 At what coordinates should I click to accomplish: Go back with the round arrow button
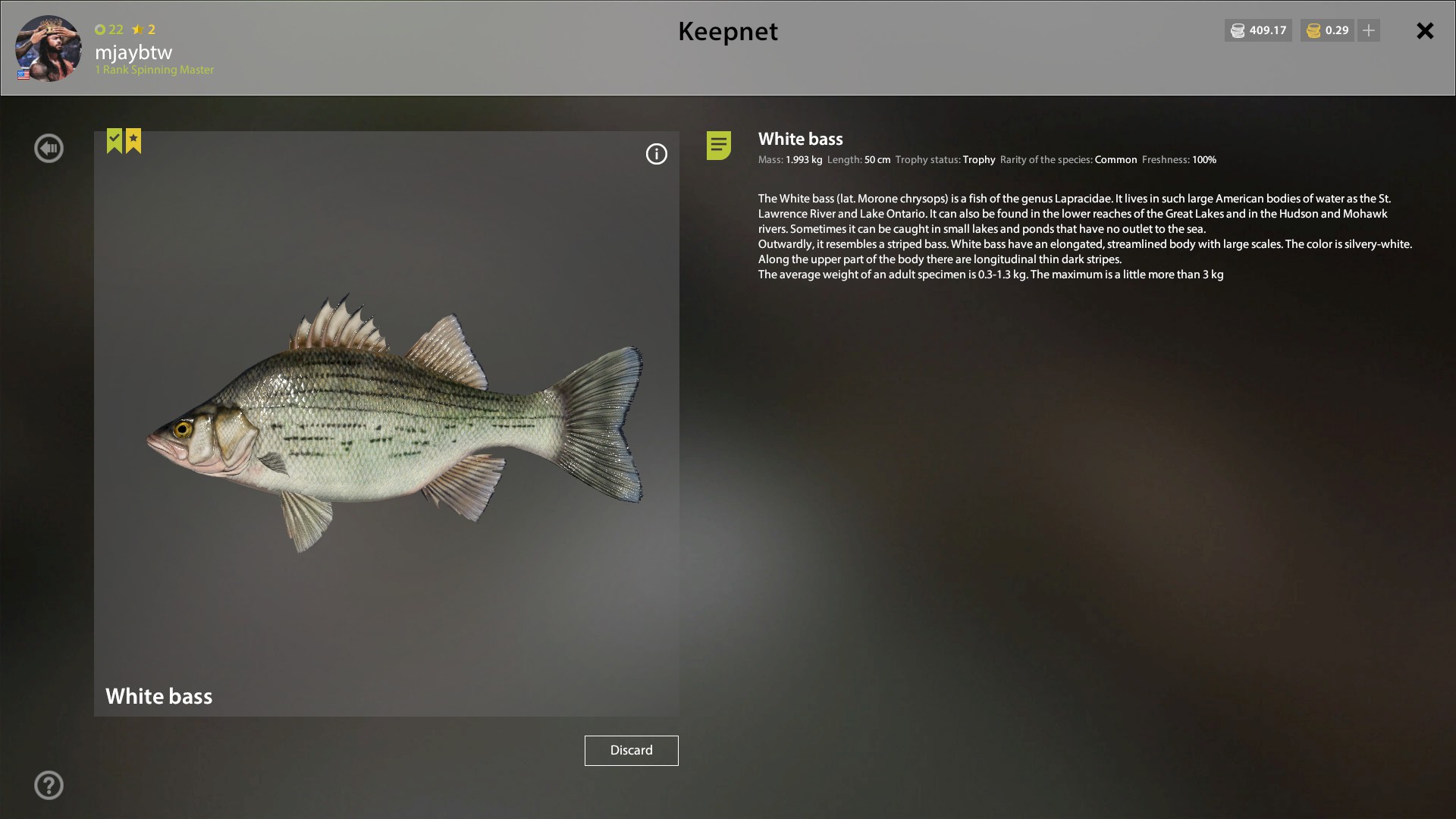coord(49,148)
